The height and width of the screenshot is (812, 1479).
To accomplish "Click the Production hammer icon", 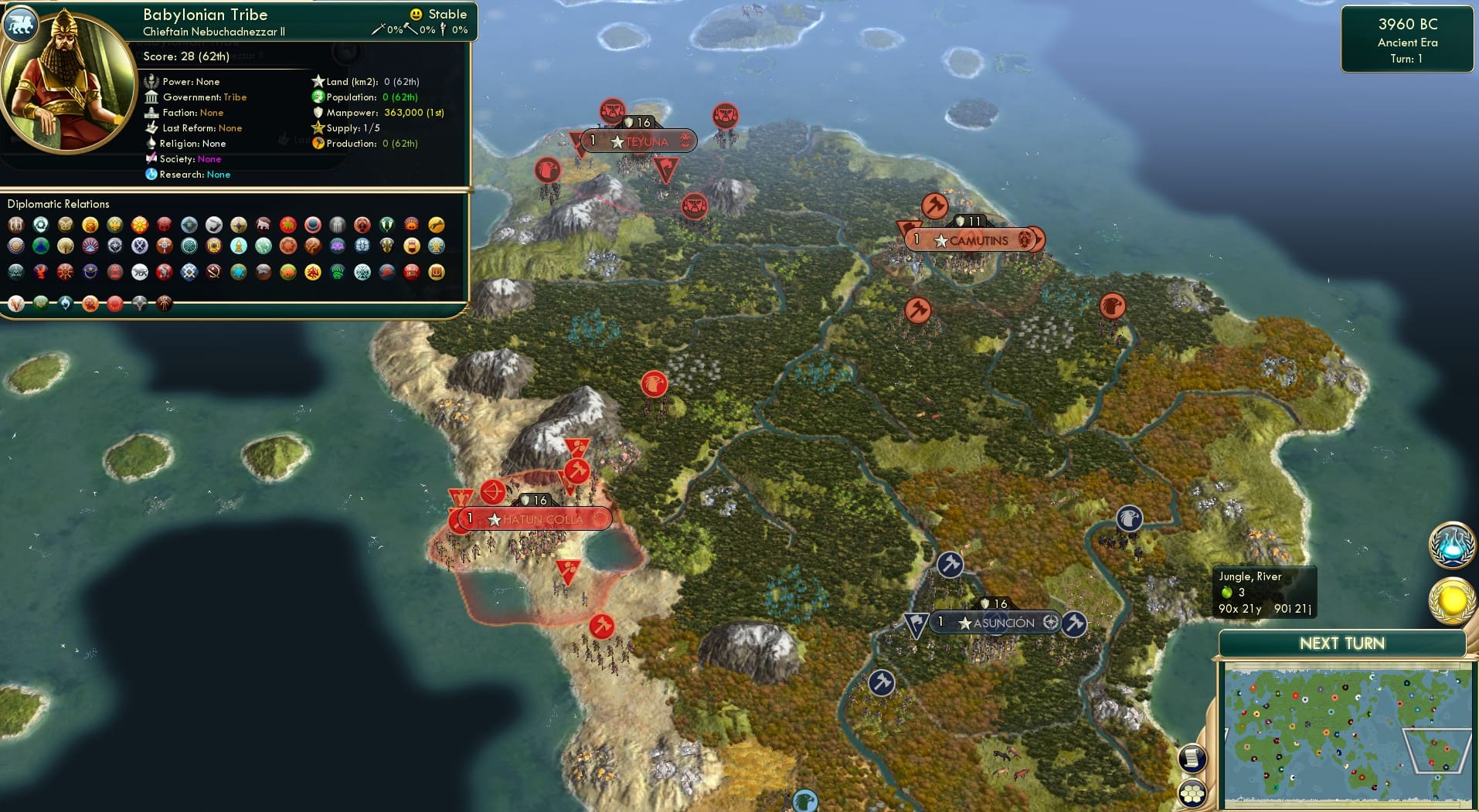I will pos(317,143).
